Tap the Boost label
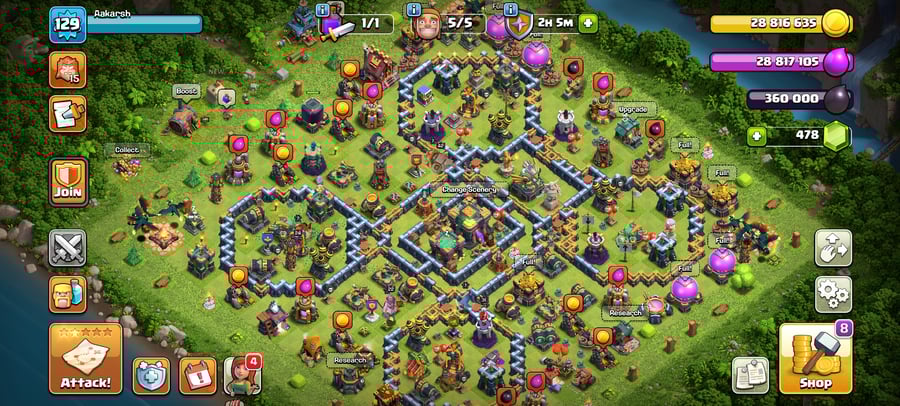Viewport: 900px width, 406px height. [187, 90]
